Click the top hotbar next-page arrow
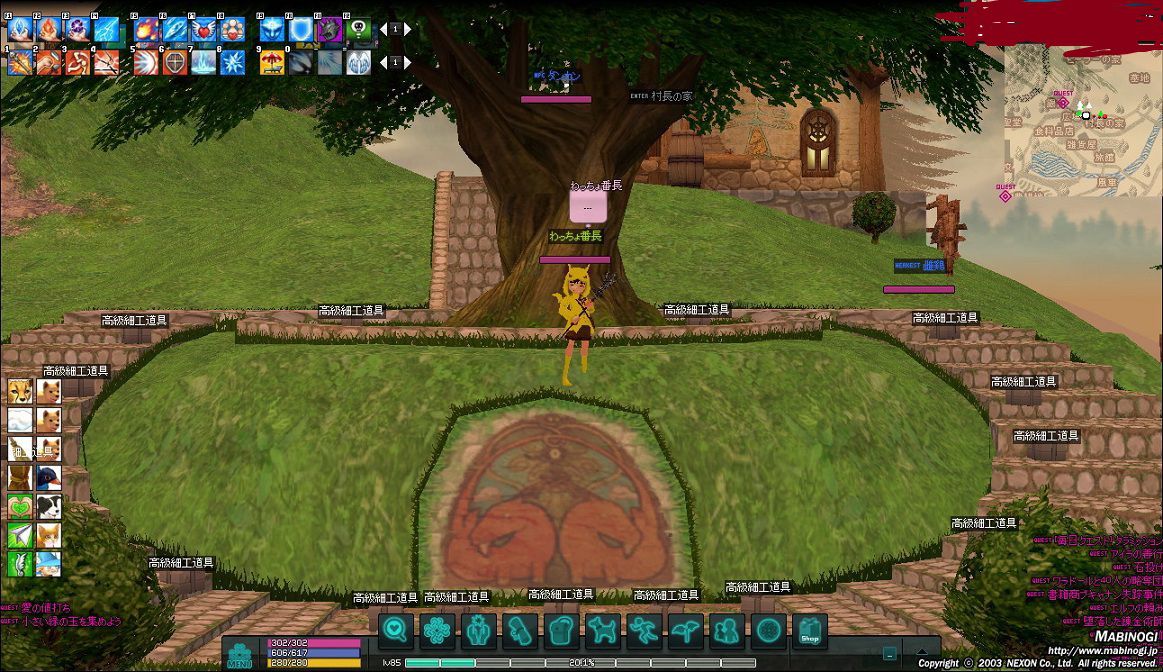Screen dimensions: 1163x672 click(x=407, y=30)
